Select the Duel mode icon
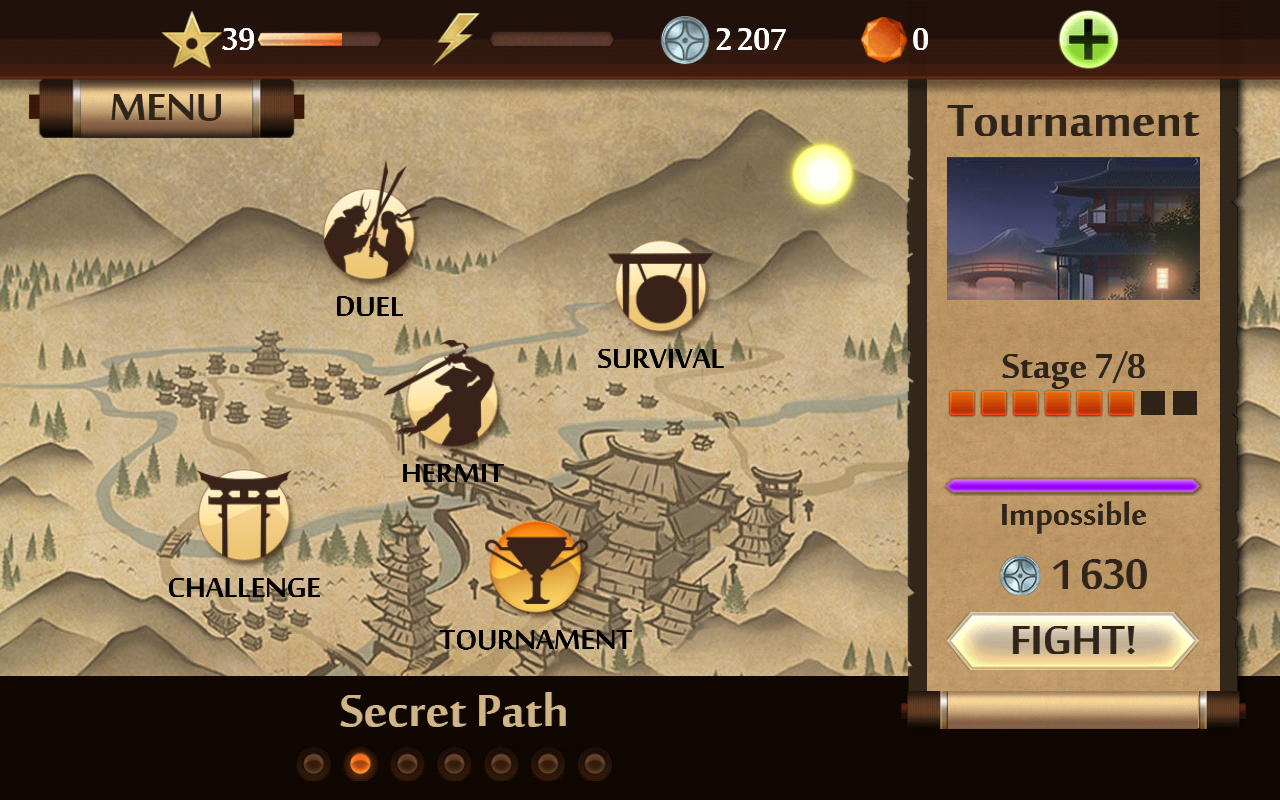This screenshot has height=800, width=1280. (369, 234)
